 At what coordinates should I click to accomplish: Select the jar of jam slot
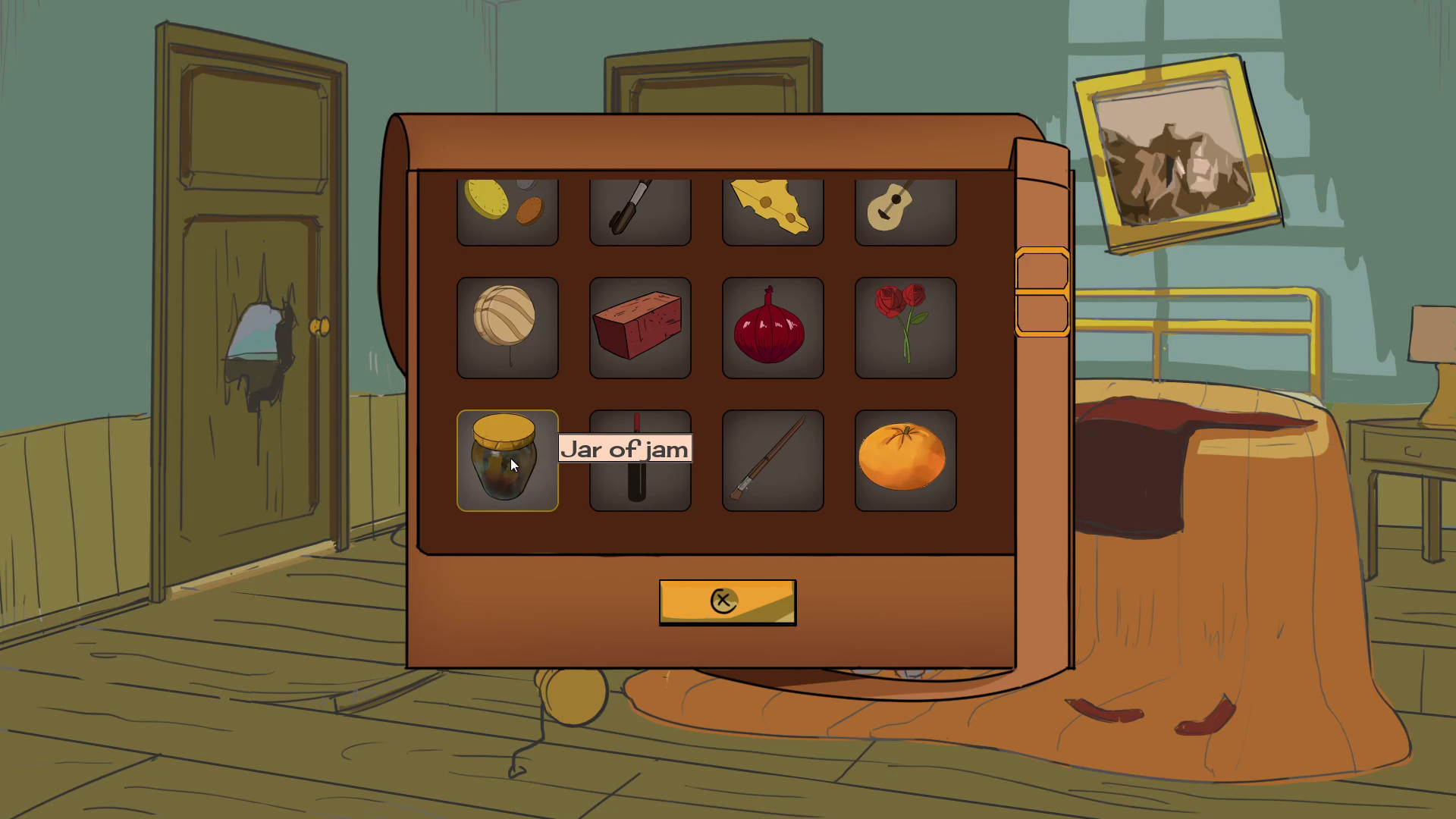507,460
